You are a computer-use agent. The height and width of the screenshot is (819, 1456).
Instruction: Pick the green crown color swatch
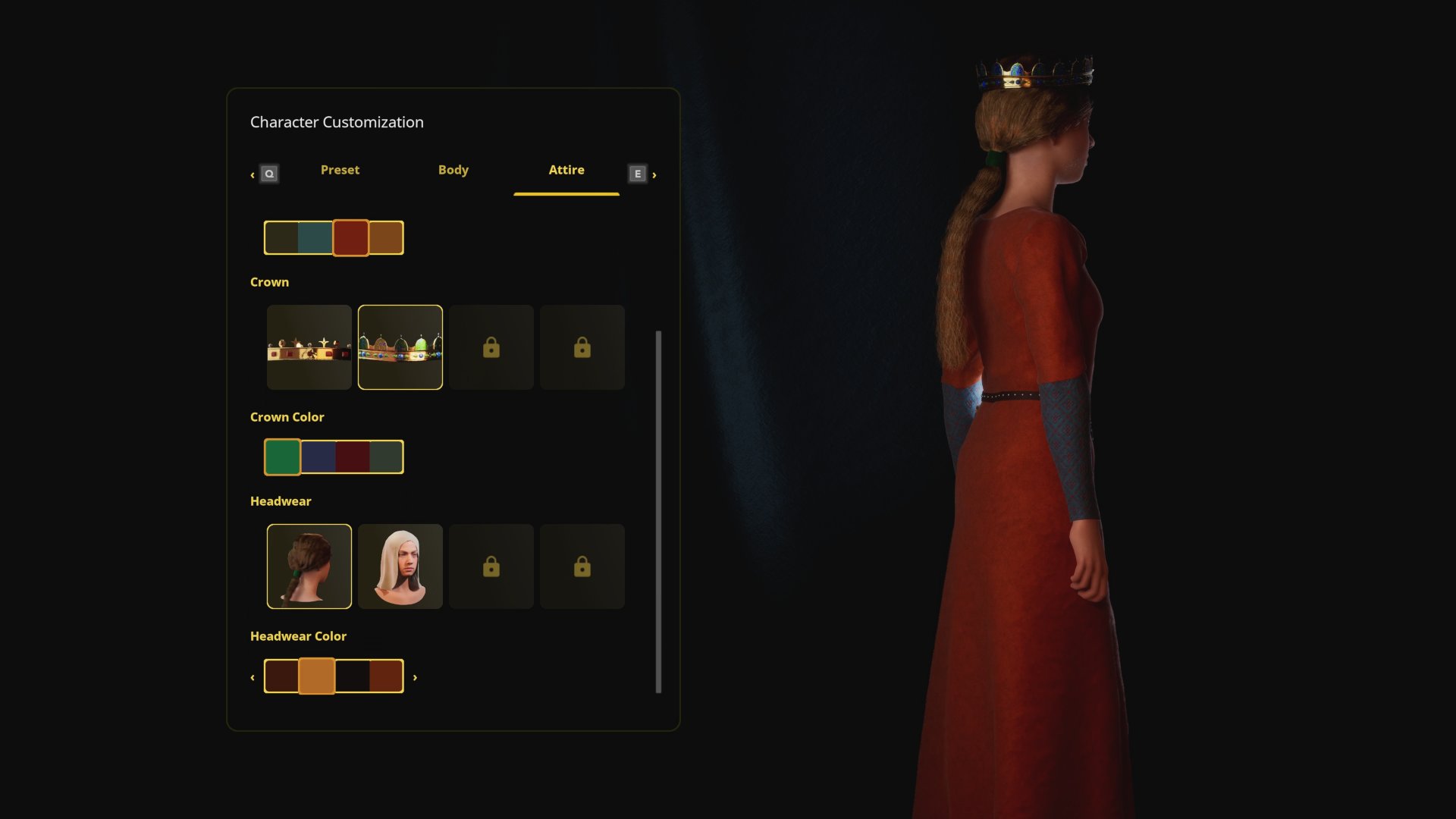(x=283, y=457)
